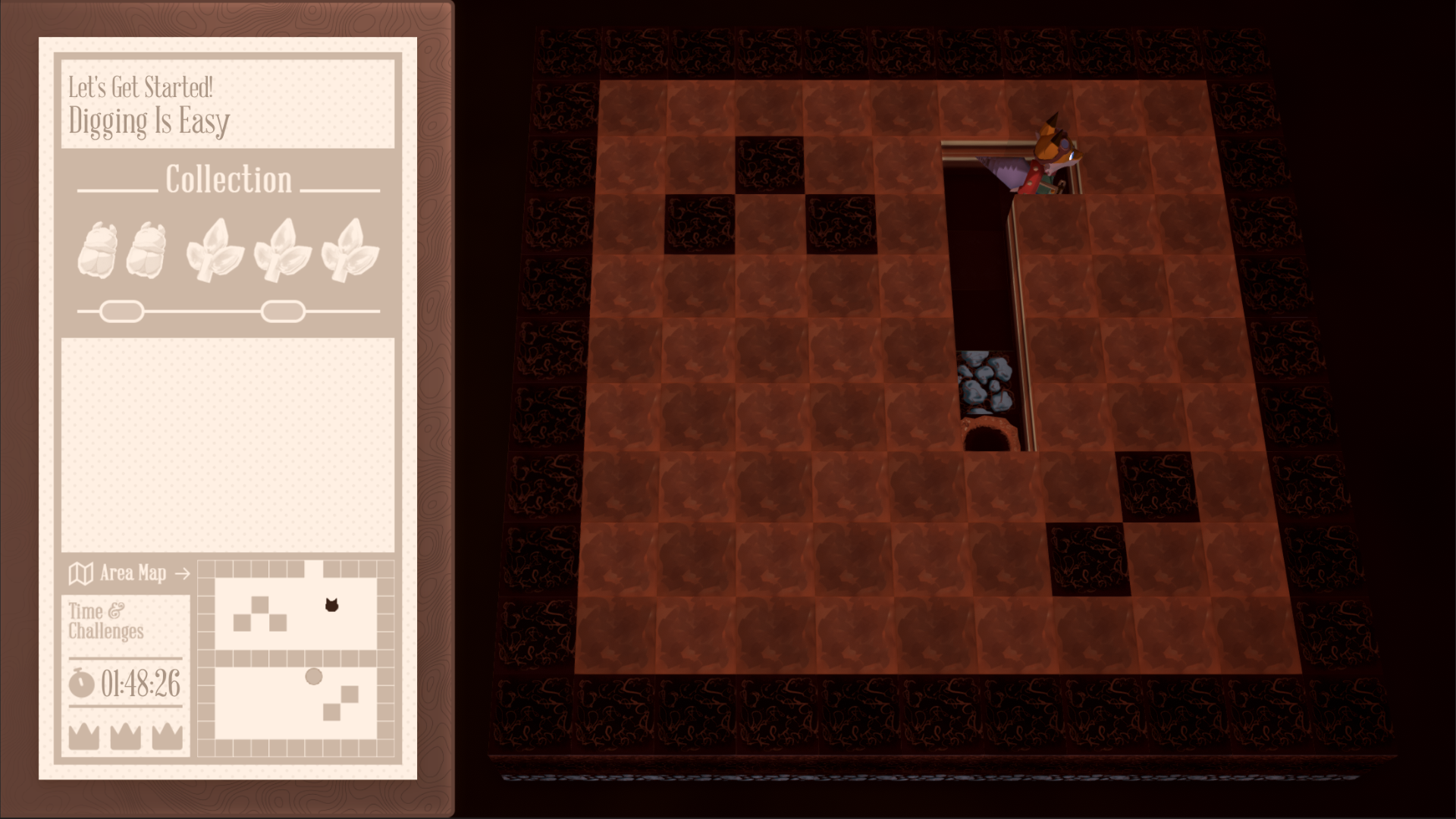Expand the Area Map via its arrow
Screen dimensions: 1456x819
182,573
